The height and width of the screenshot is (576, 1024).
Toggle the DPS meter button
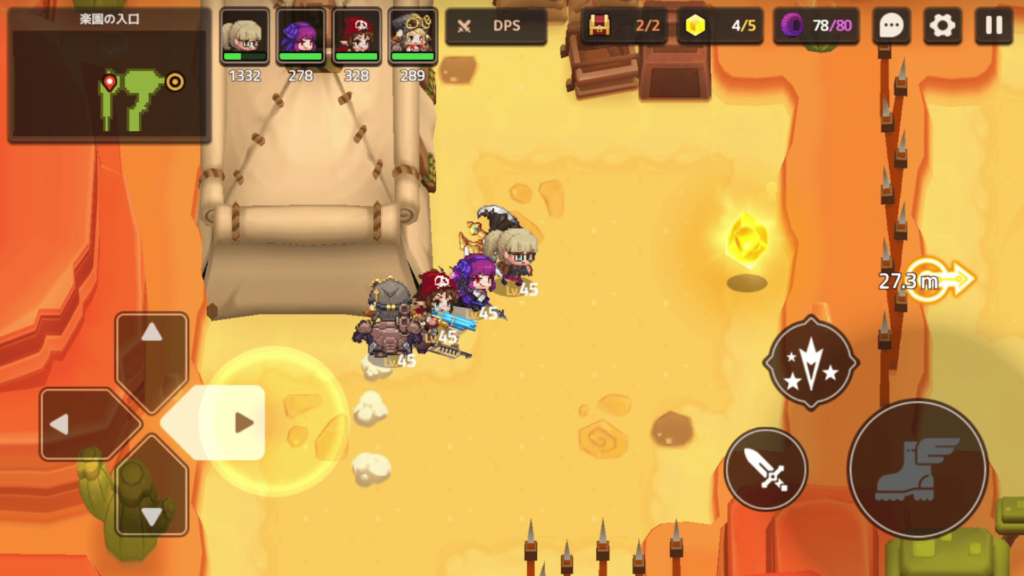[x=496, y=26]
